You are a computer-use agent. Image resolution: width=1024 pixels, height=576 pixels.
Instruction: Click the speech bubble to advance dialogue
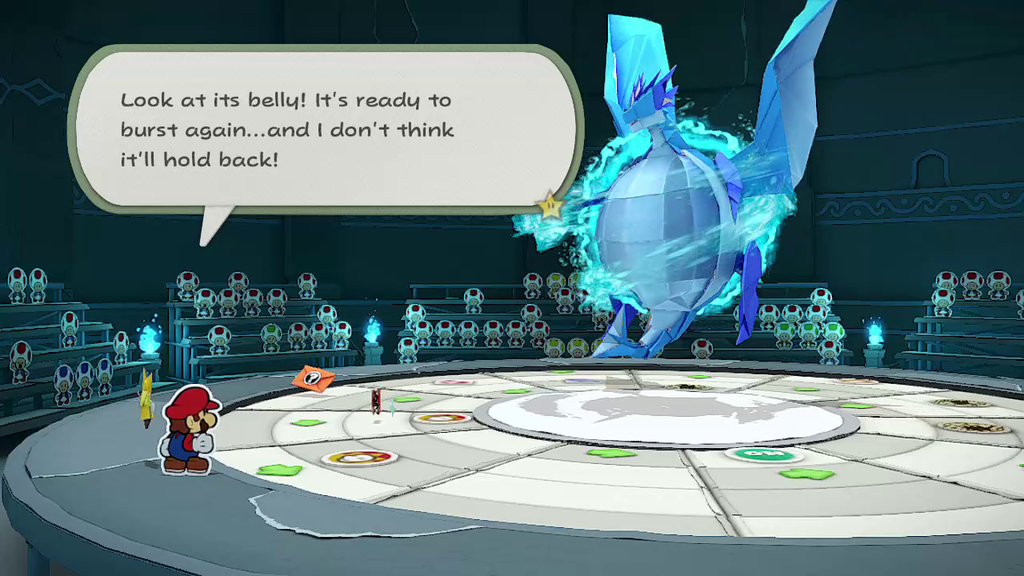(x=325, y=129)
